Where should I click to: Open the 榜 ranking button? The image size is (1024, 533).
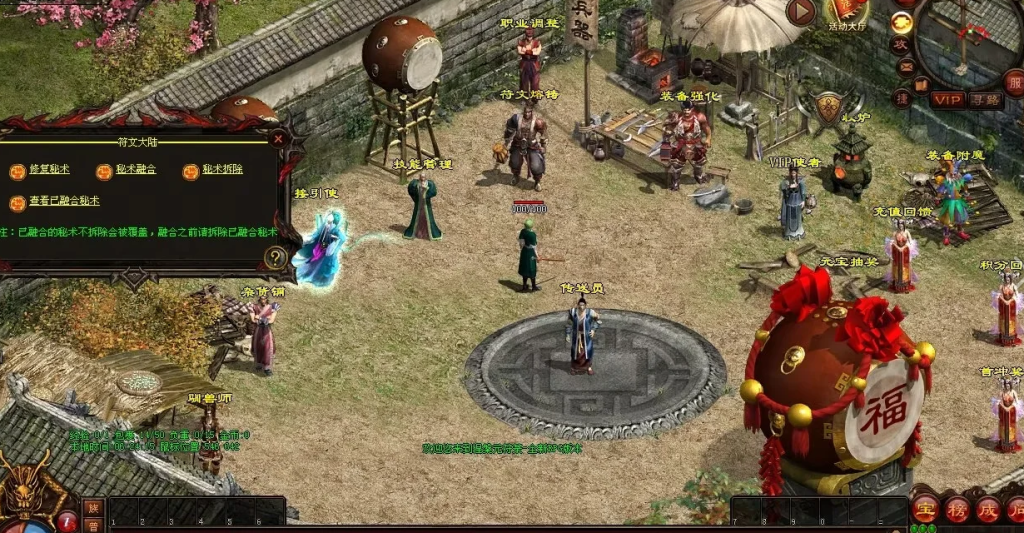tap(957, 509)
